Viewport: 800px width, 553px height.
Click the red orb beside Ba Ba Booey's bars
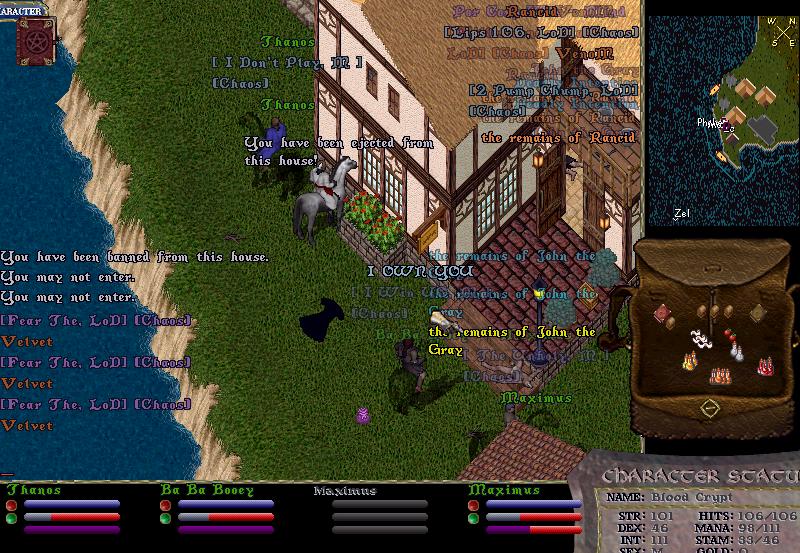tap(165, 505)
